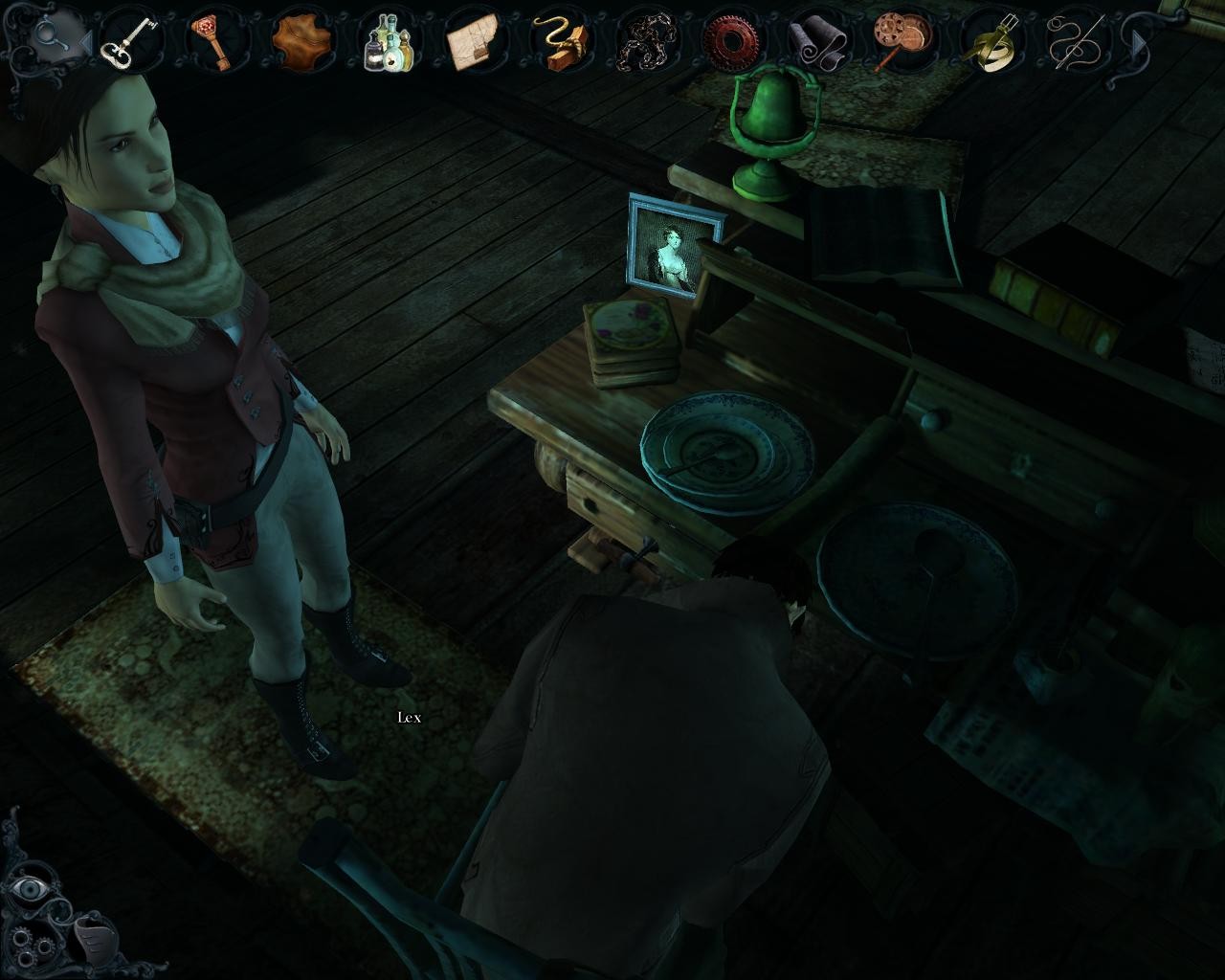Choose the red cogwheel gear item
The height and width of the screenshot is (980, 1225).
coord(732,40)
